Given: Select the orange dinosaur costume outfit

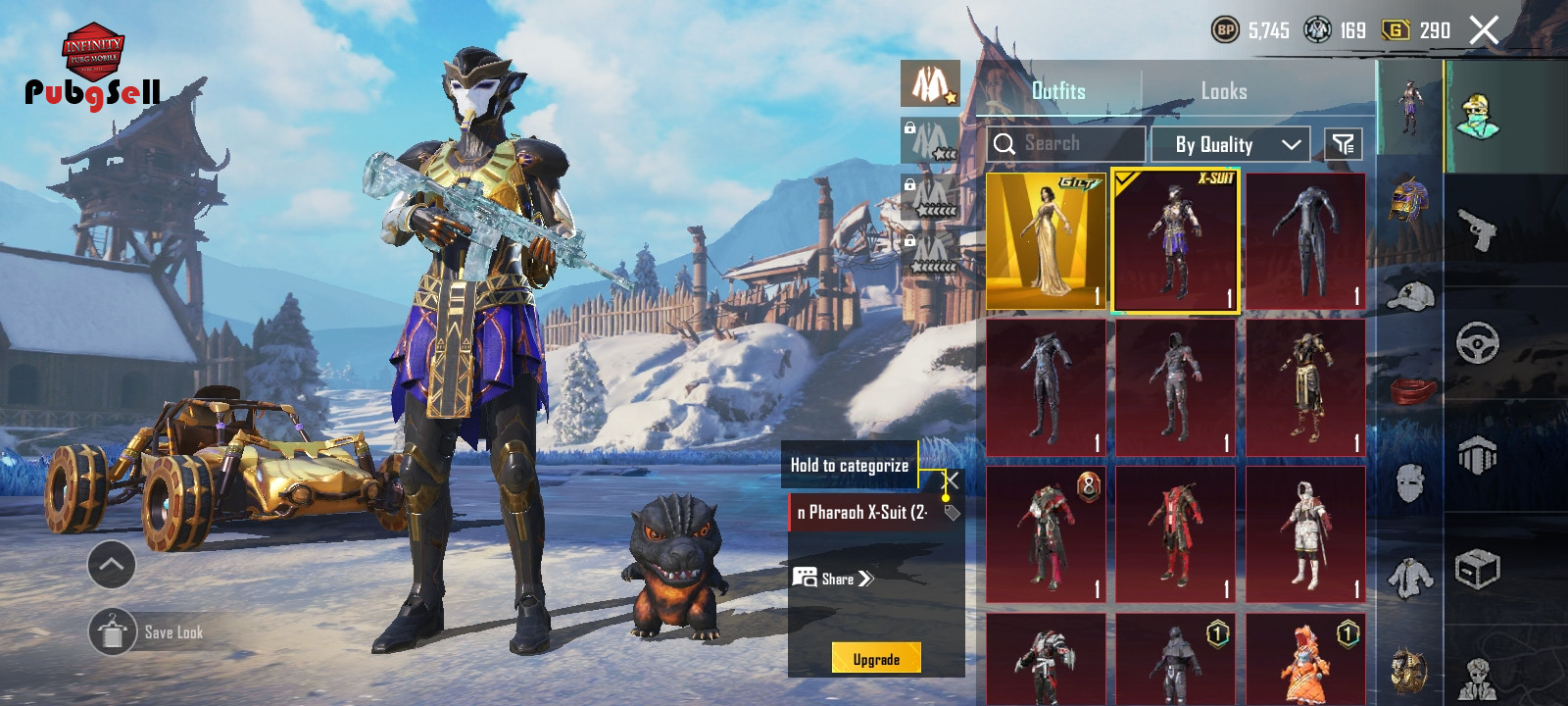Looking at the screenshot, I should tap(1305, 660).
